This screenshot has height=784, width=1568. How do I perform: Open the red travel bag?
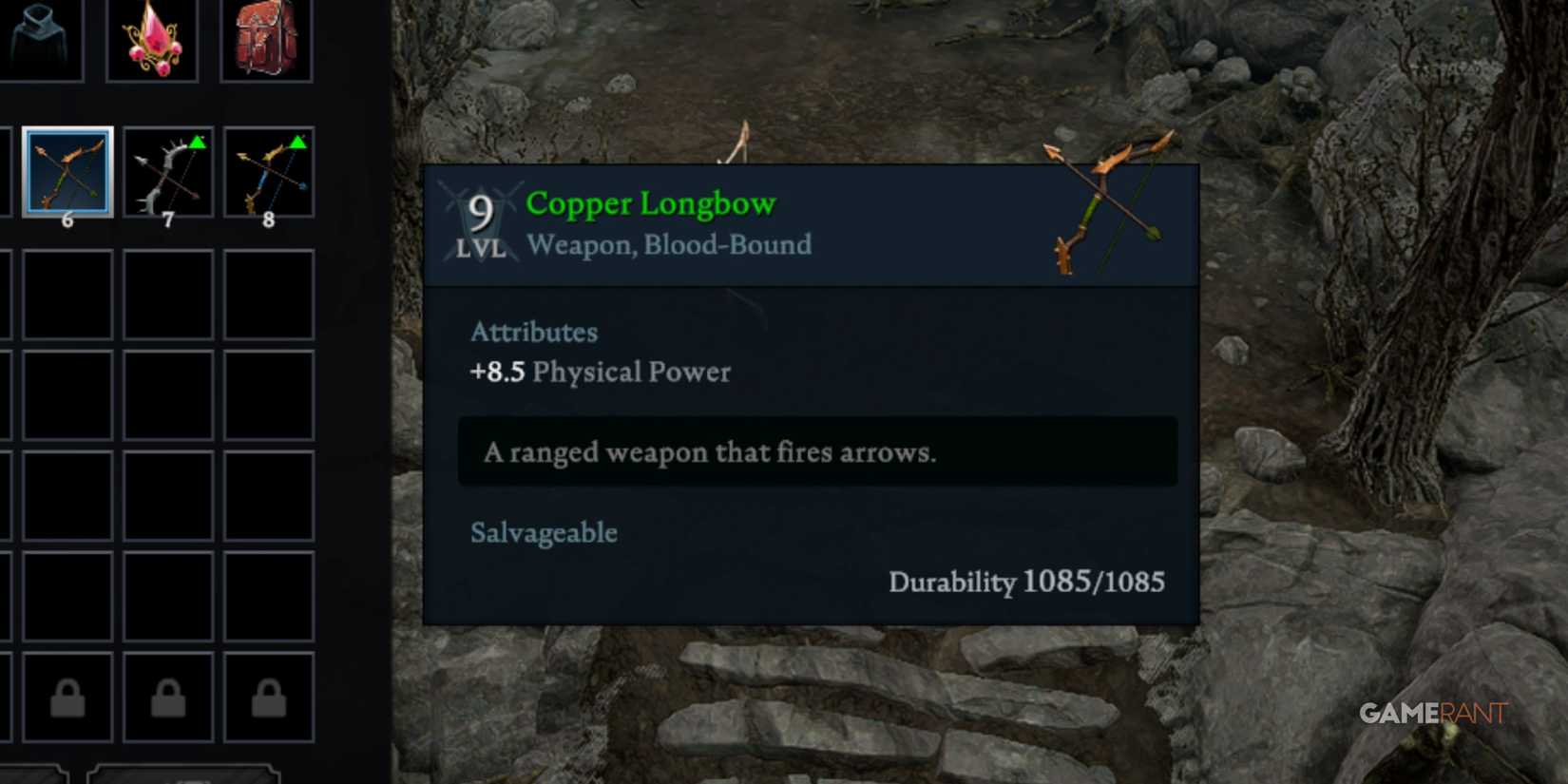[x=266, y=38]
